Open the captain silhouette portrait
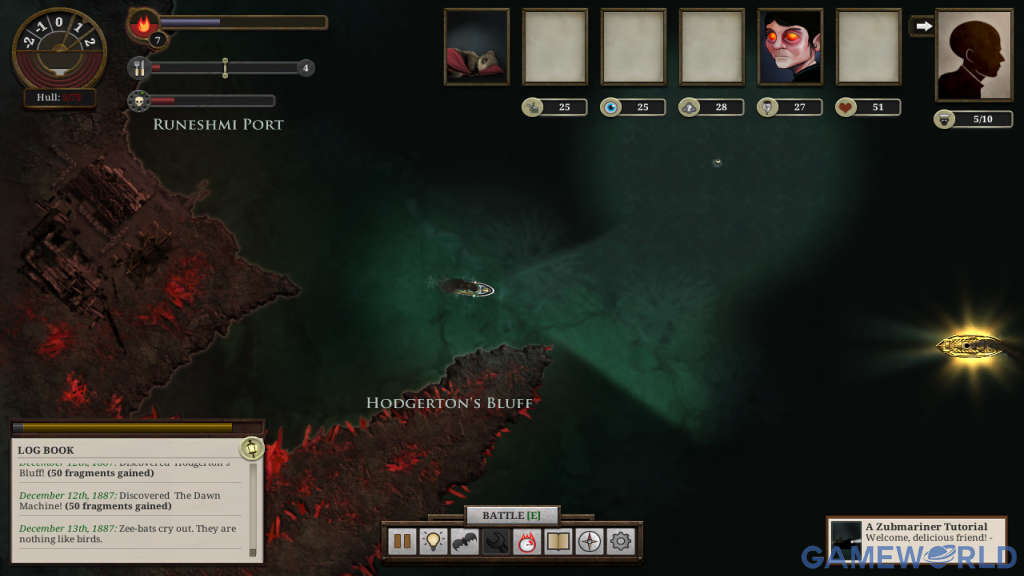This screenshot has width=1024, height=576. 973,54
